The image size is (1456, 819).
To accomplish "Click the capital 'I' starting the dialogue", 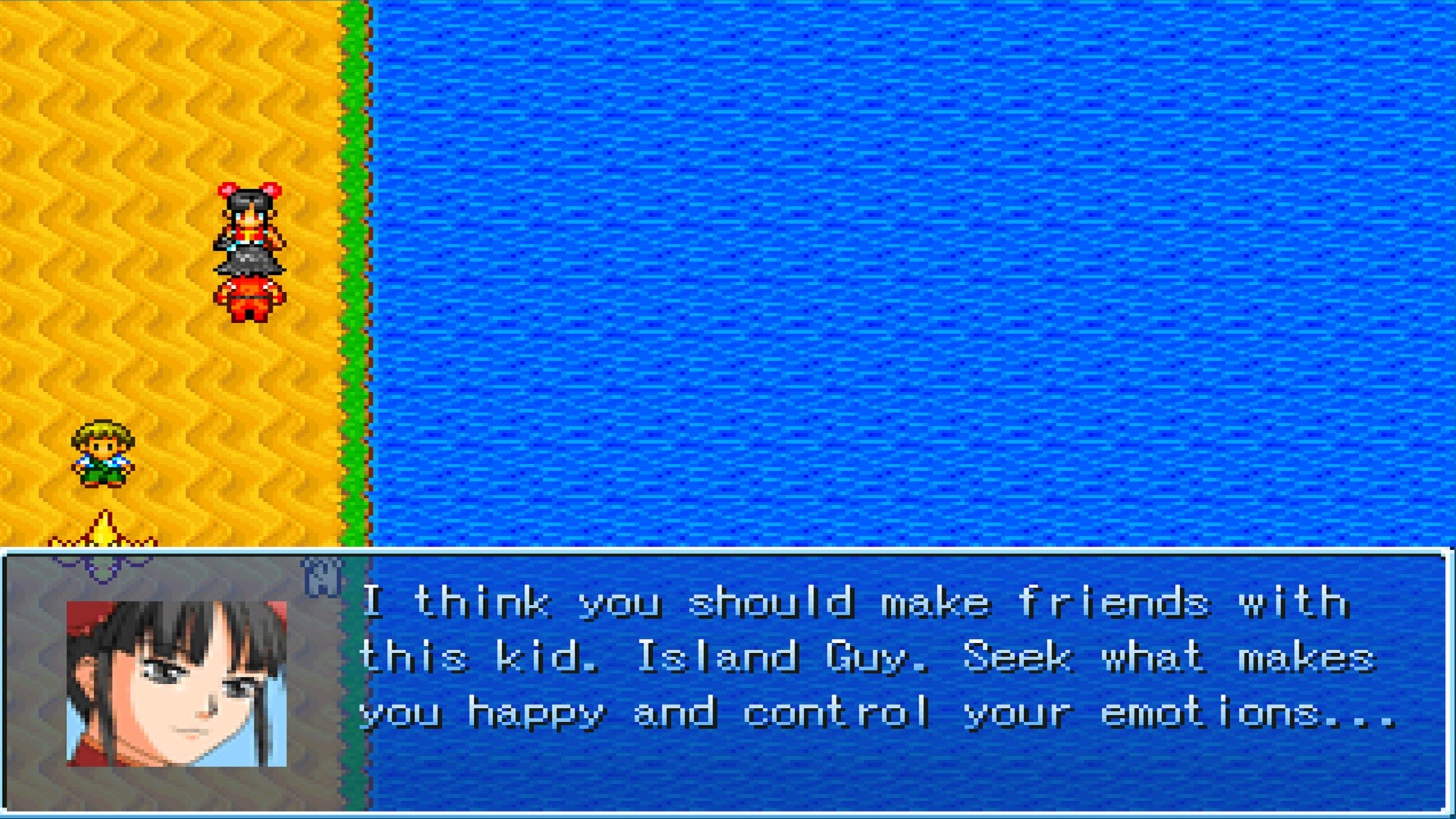I will [x=373, y=601].
